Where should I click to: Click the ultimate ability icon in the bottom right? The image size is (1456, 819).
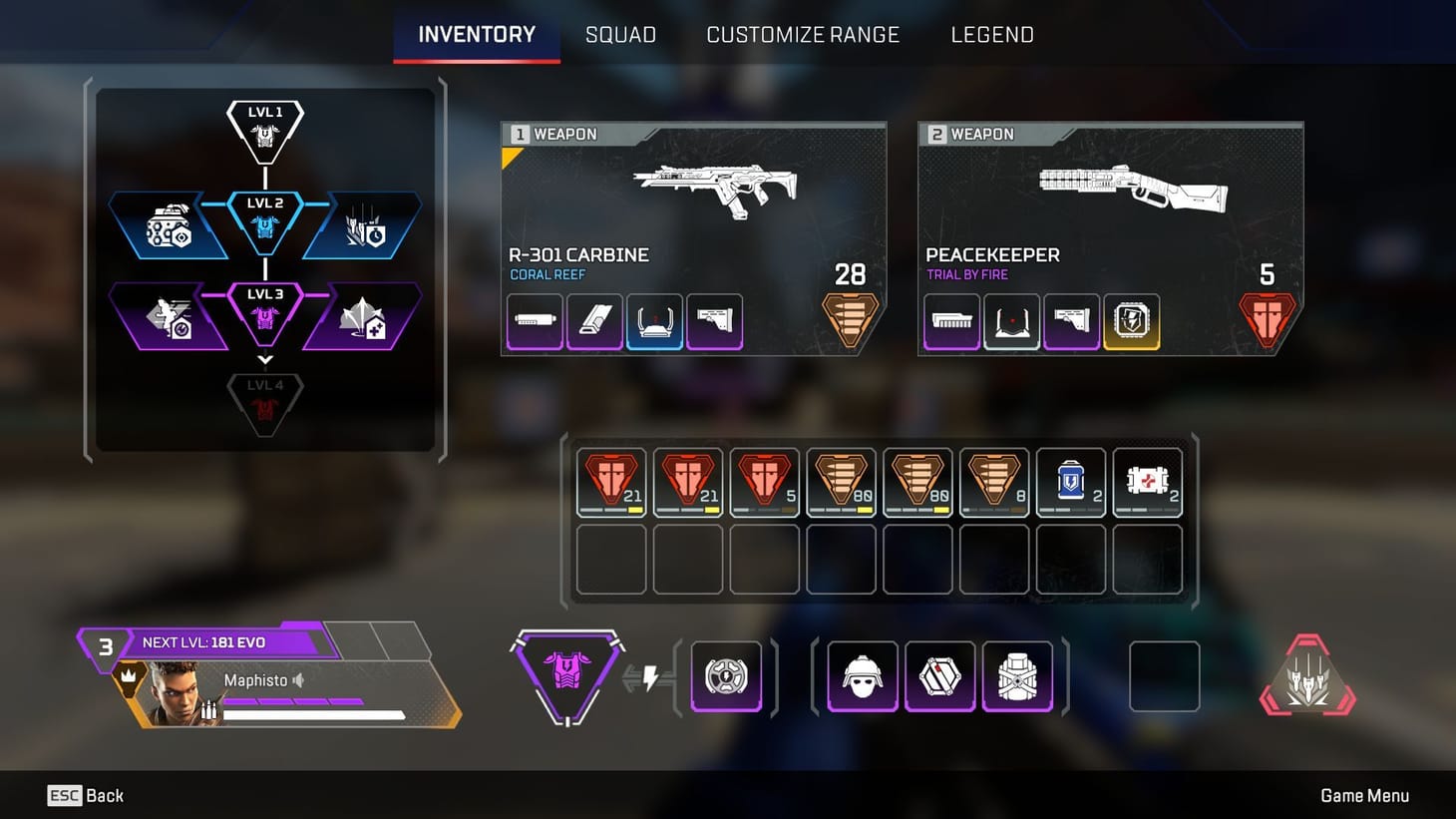[x=1306, y=678]
